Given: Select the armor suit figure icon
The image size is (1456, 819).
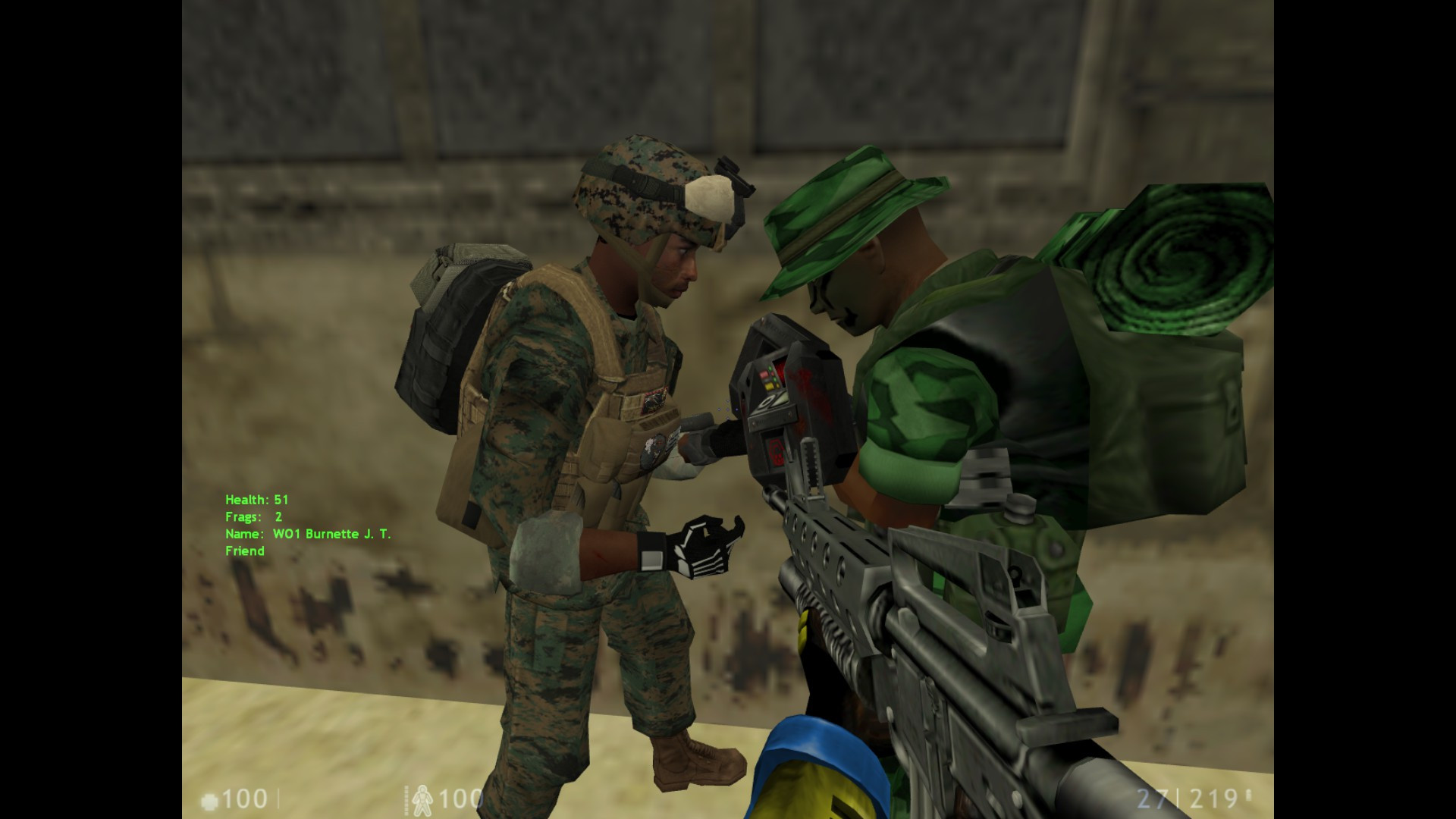Looking at the screenshot, I should (x=422, y=800).
